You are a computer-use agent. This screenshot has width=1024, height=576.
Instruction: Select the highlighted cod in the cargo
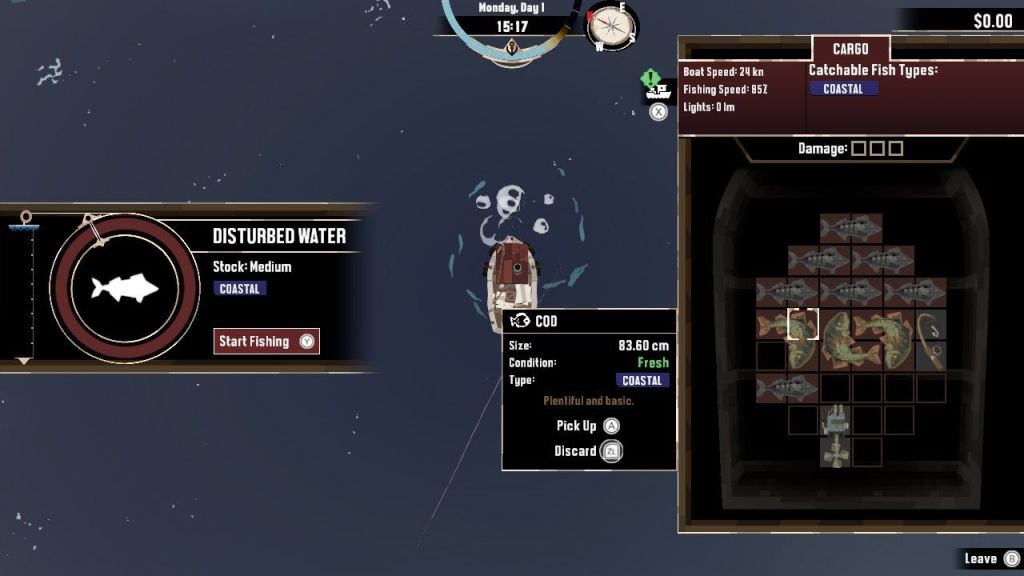(802, 324)
